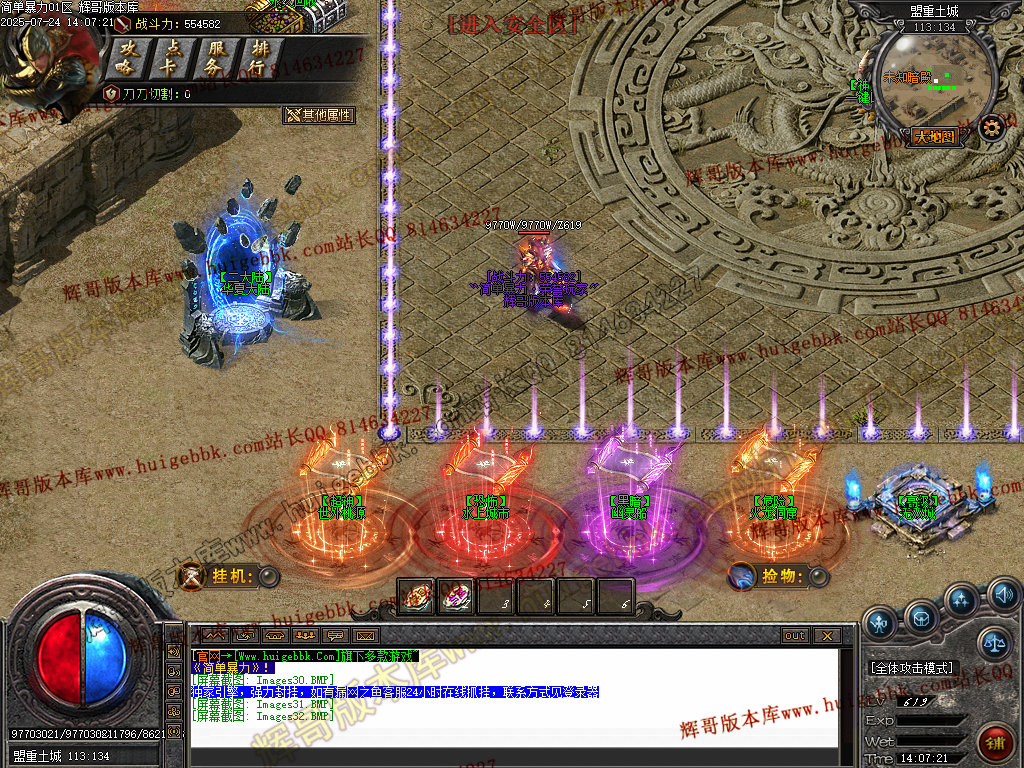
Task: Use the item in hotbar slot one
Action: point(415,596)
